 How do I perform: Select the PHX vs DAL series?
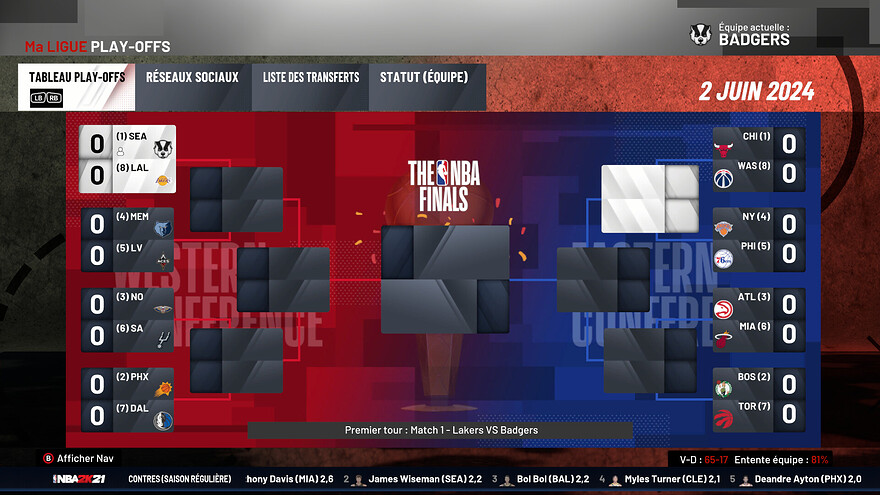pos(128,400)
